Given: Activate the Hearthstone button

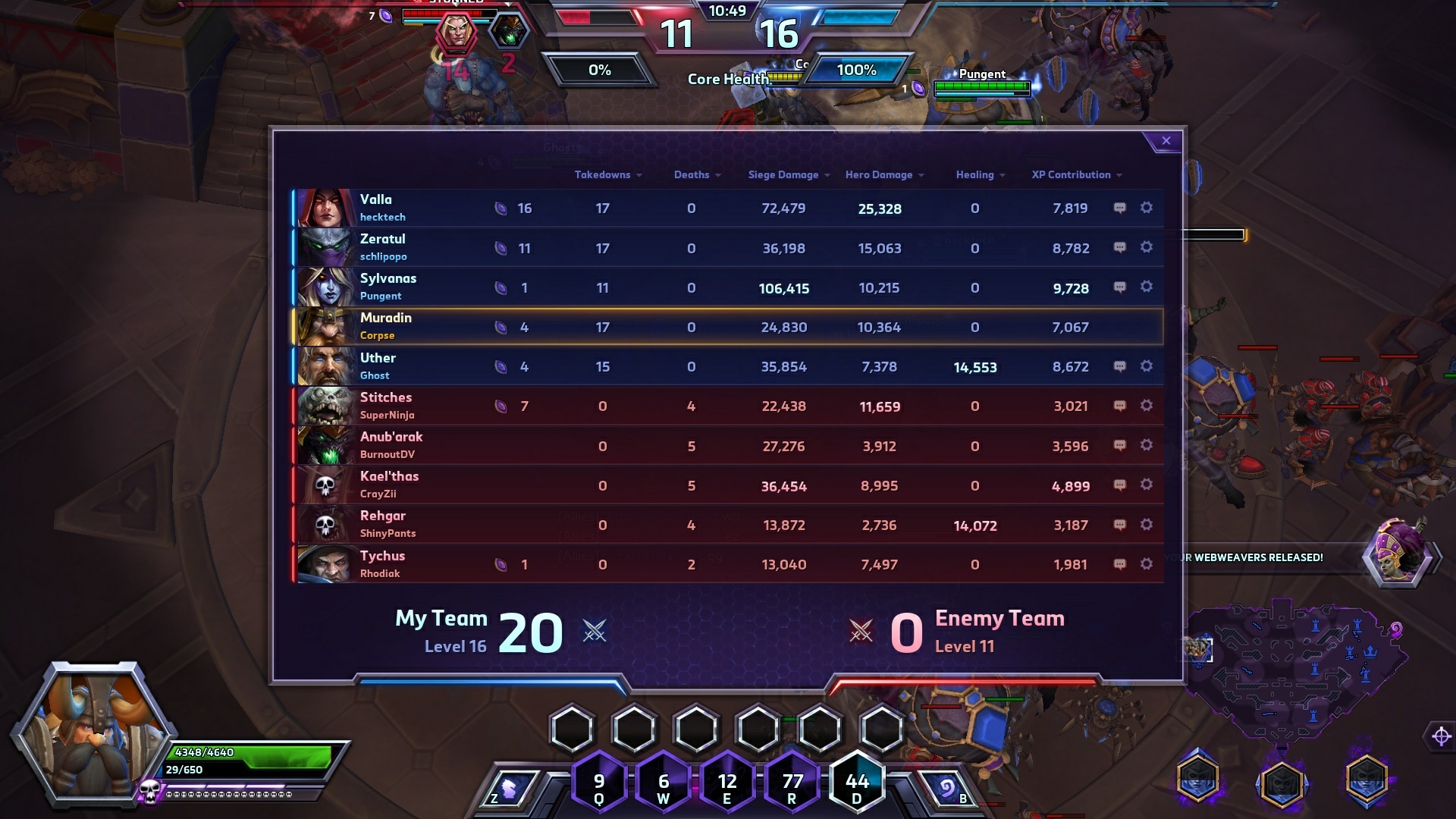Looking at the screenshot, I should [947, 790].
